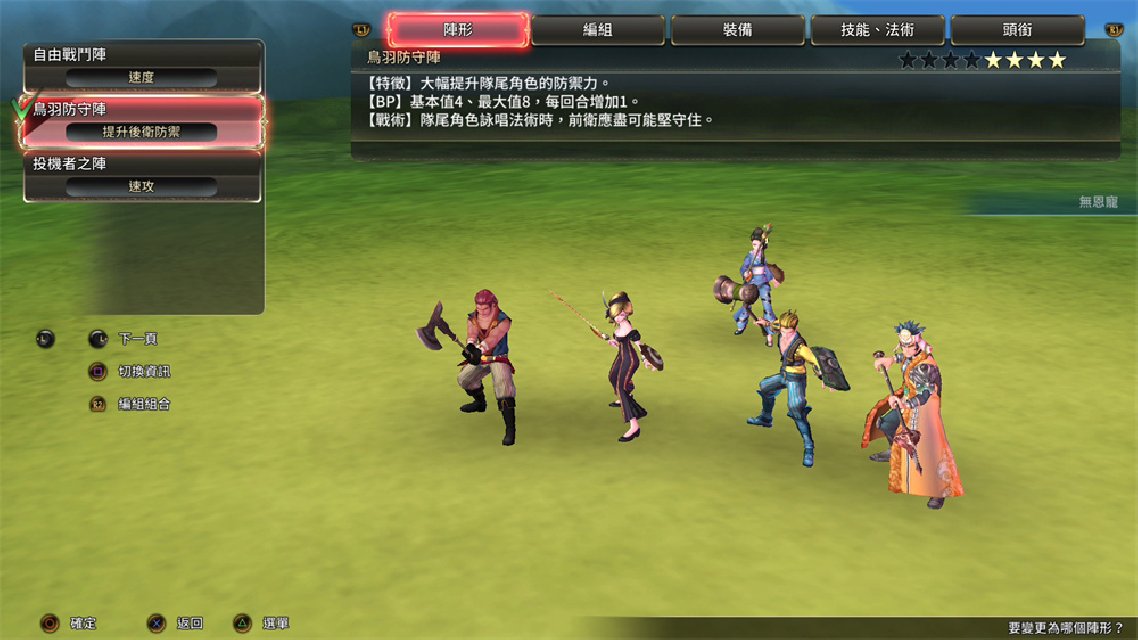Select the 鳥羽防守陣 formation entry
The image size is (1138, 640).
tap(142, 121)
